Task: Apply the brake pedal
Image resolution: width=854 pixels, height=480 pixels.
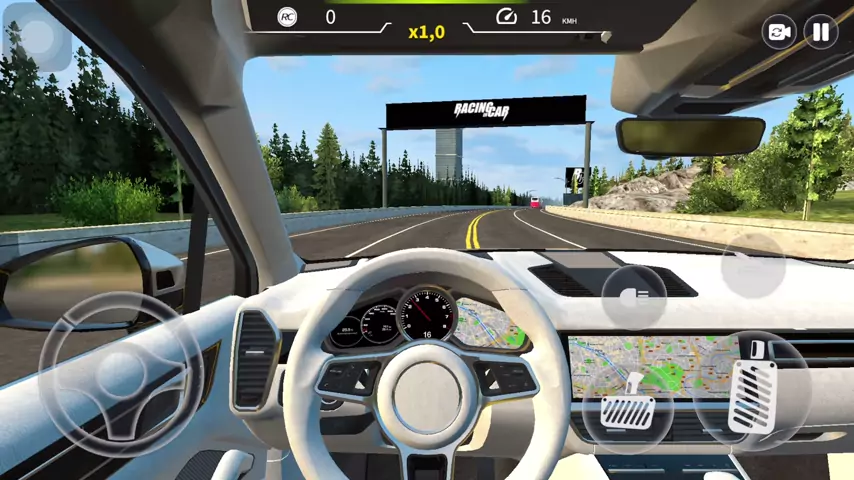Action: [x=627, y=405]
